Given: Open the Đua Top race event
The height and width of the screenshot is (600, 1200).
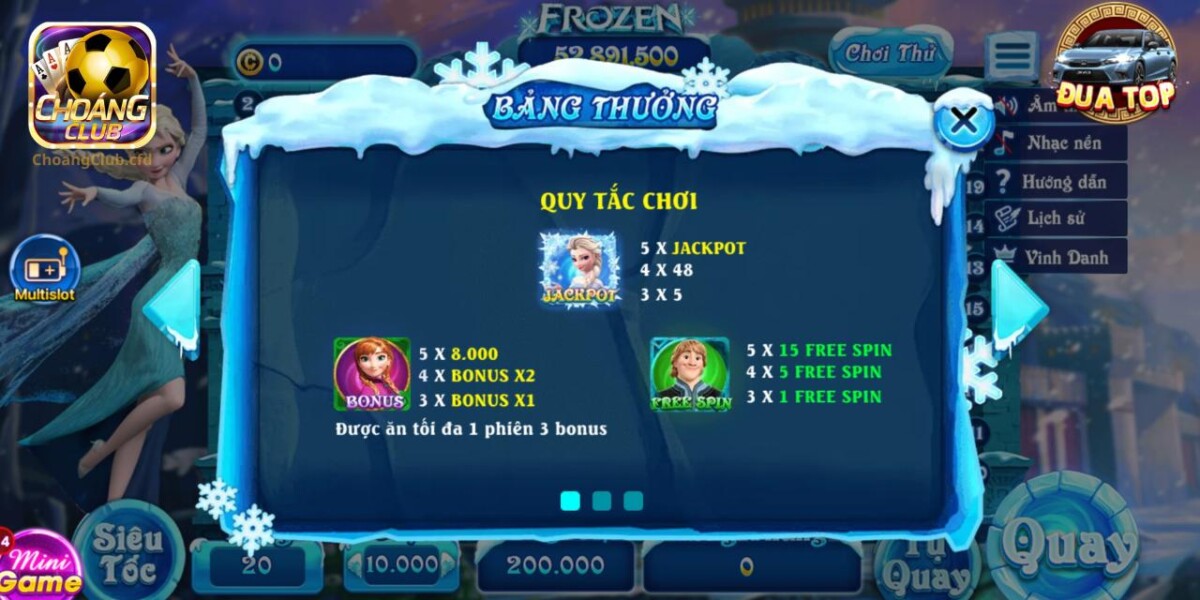Looking at the screenshot, I should pyautogui.click(x=1114, y=62).
